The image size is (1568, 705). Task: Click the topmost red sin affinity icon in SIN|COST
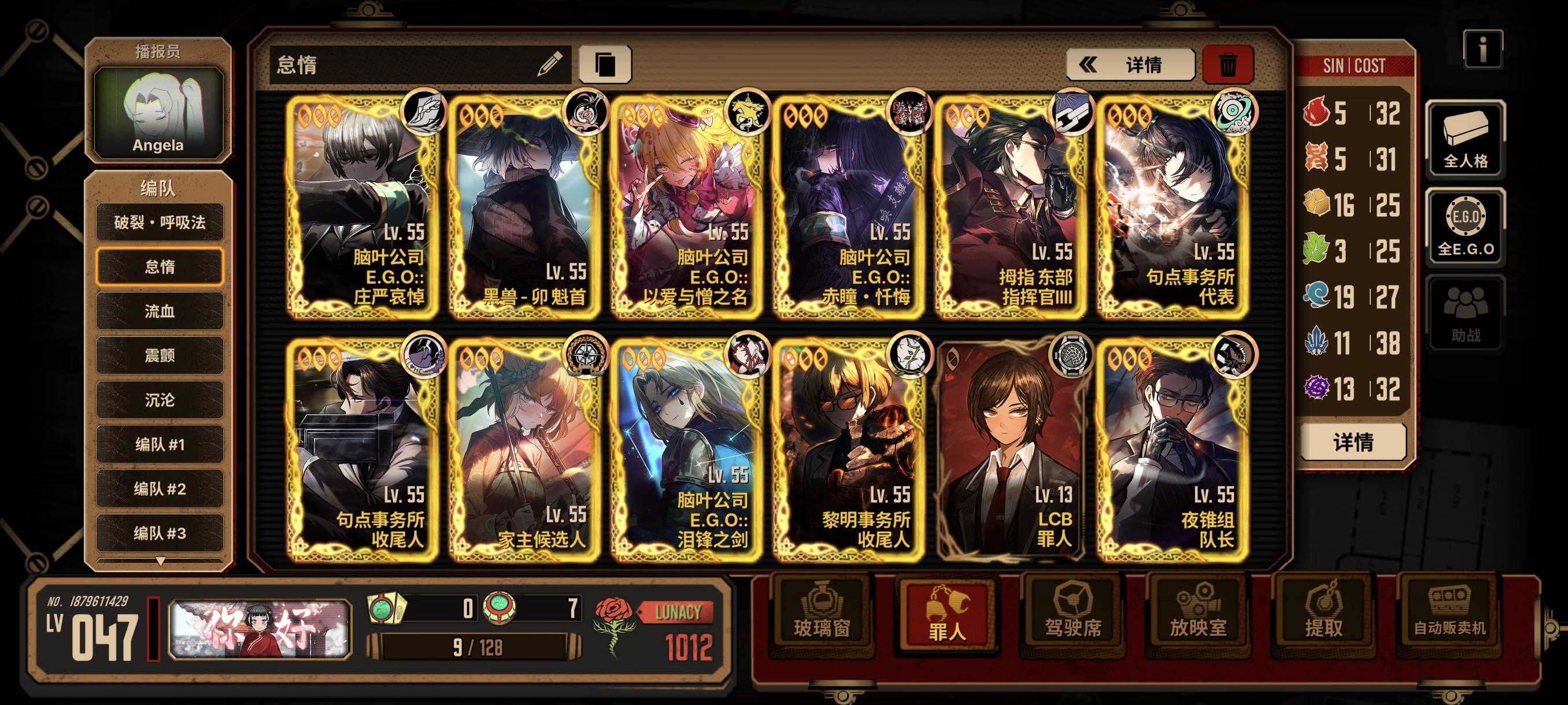(1316, 113)
